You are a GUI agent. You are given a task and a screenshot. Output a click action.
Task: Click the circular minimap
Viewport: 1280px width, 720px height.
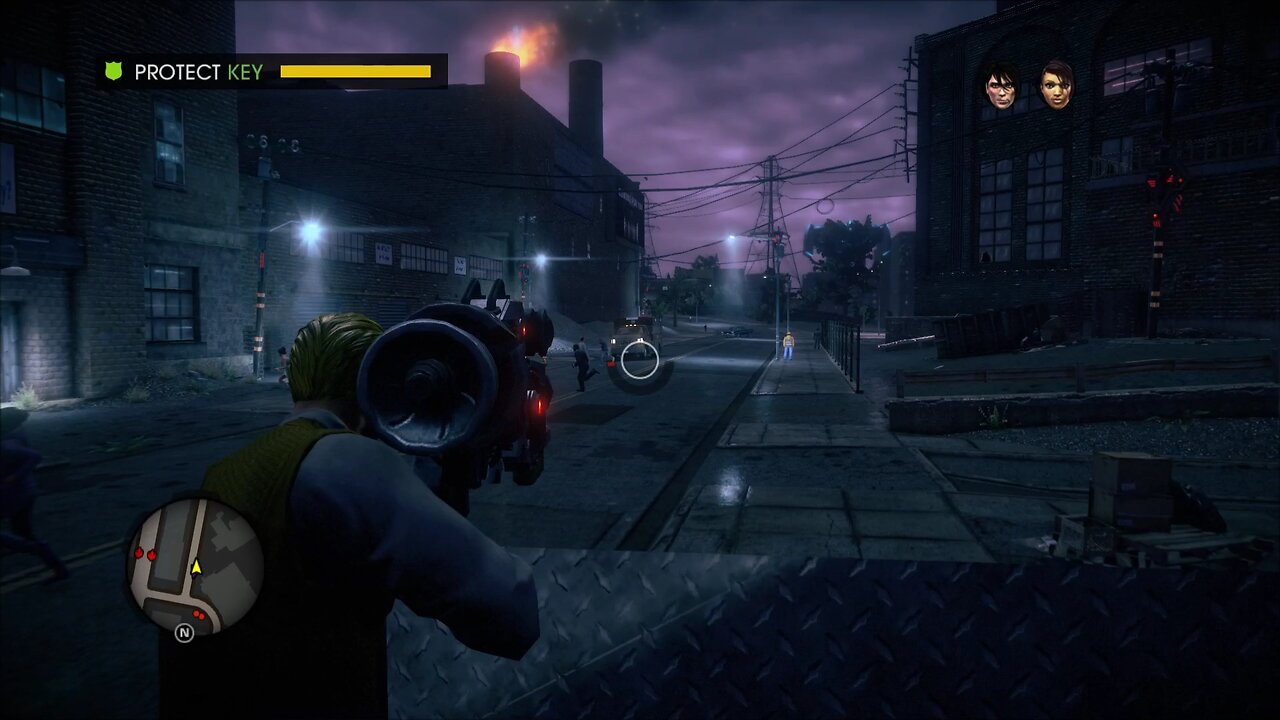click(x=195, y=566)
